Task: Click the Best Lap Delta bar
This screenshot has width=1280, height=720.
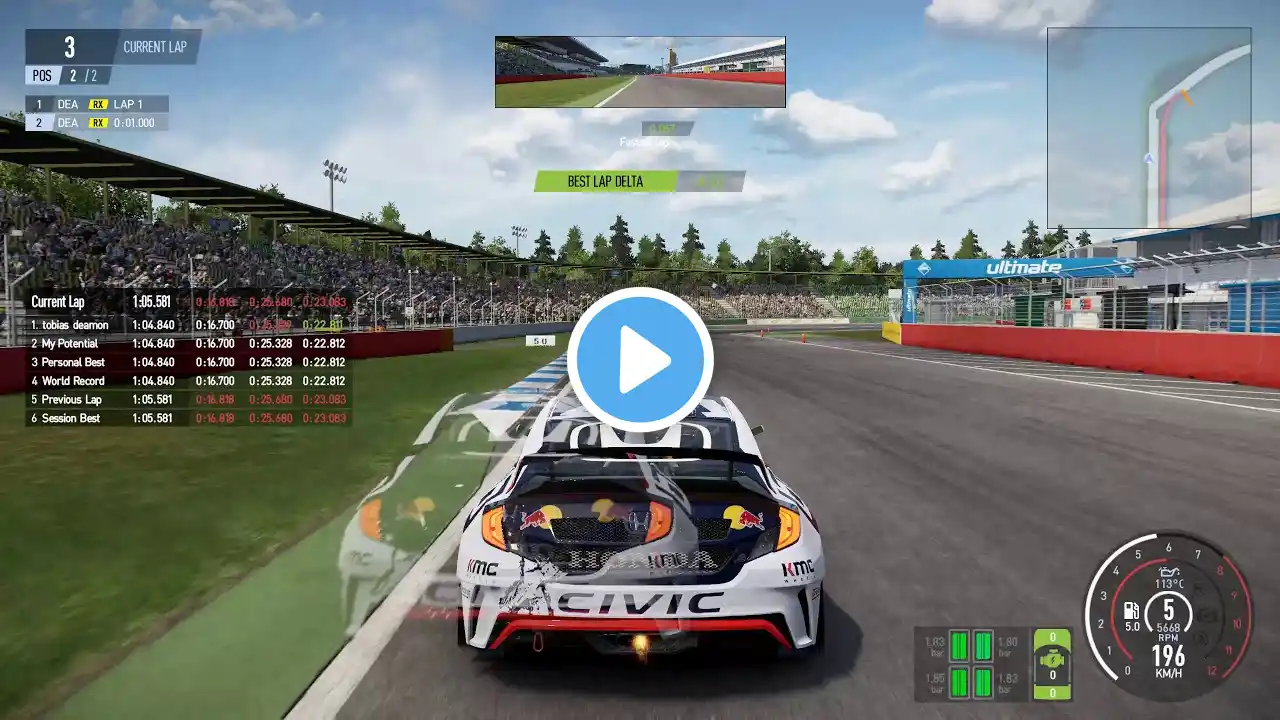Action: click(639, 181)
